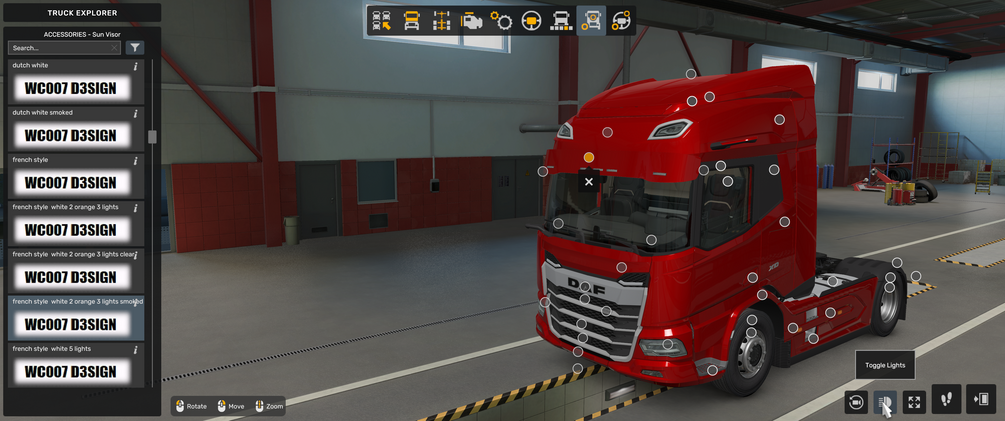Toggle the truck lights

coord(884,401)
